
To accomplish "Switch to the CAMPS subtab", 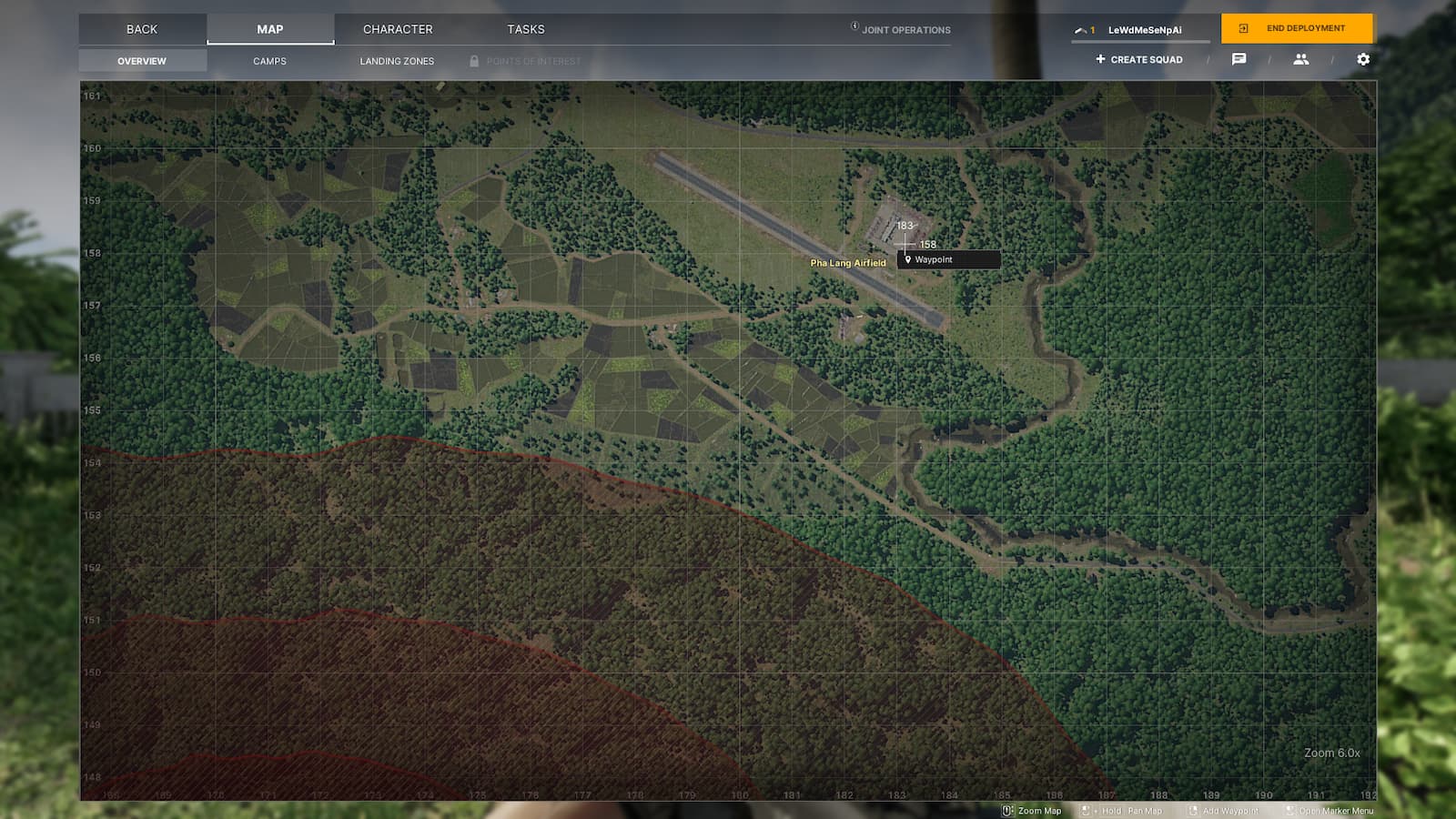I will pyautogui.click(x=268, y=61).
